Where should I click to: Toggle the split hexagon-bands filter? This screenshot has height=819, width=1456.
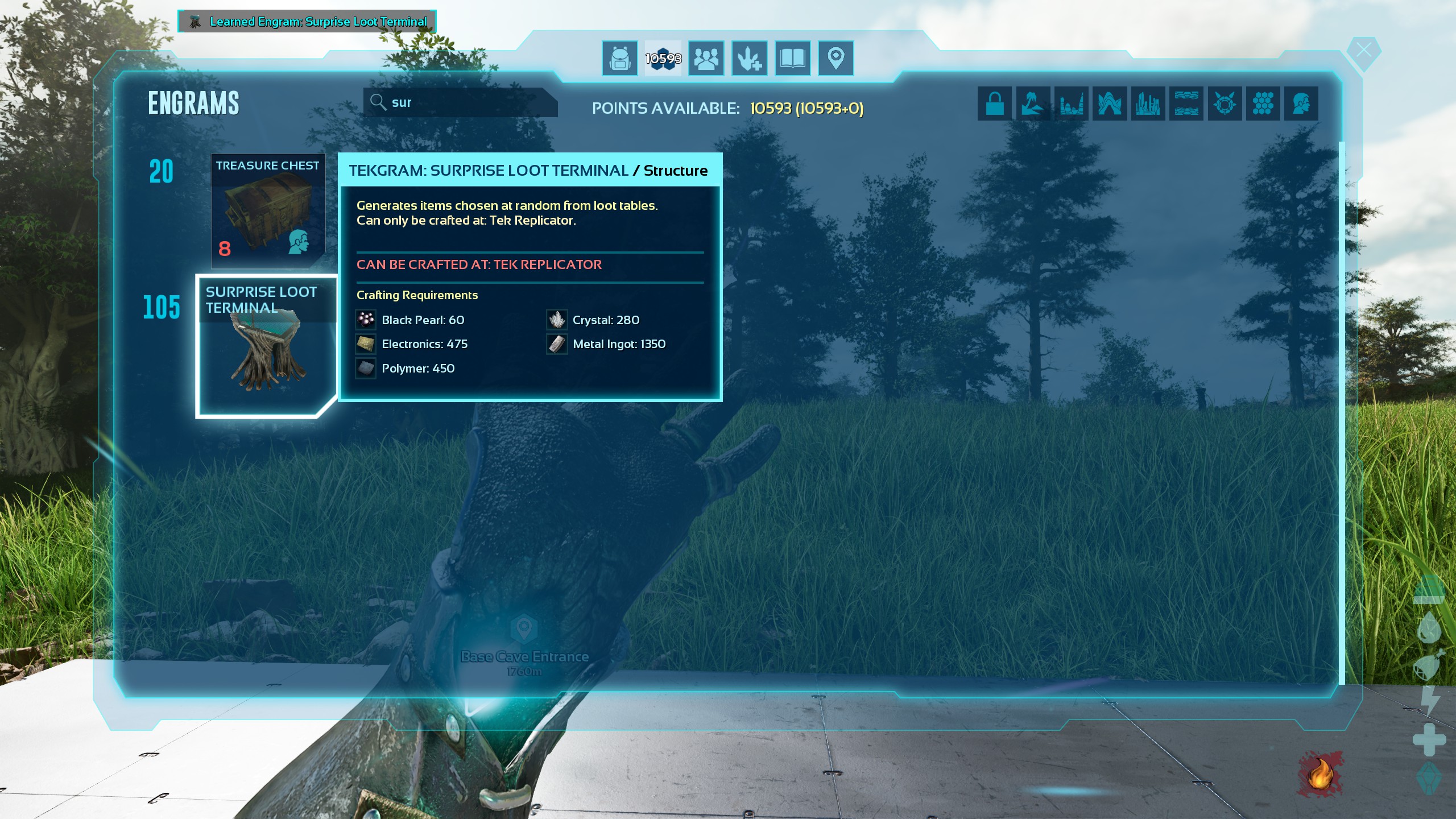[1186, 104]
